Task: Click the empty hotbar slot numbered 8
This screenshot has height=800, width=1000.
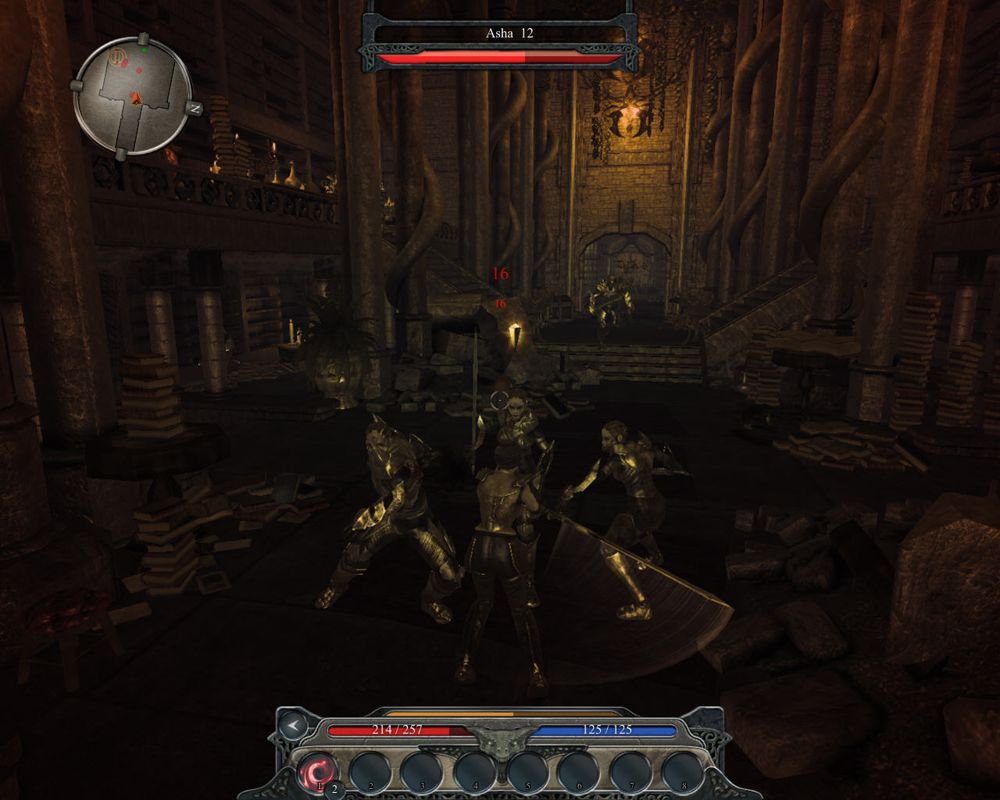Action: click(682, 771)
